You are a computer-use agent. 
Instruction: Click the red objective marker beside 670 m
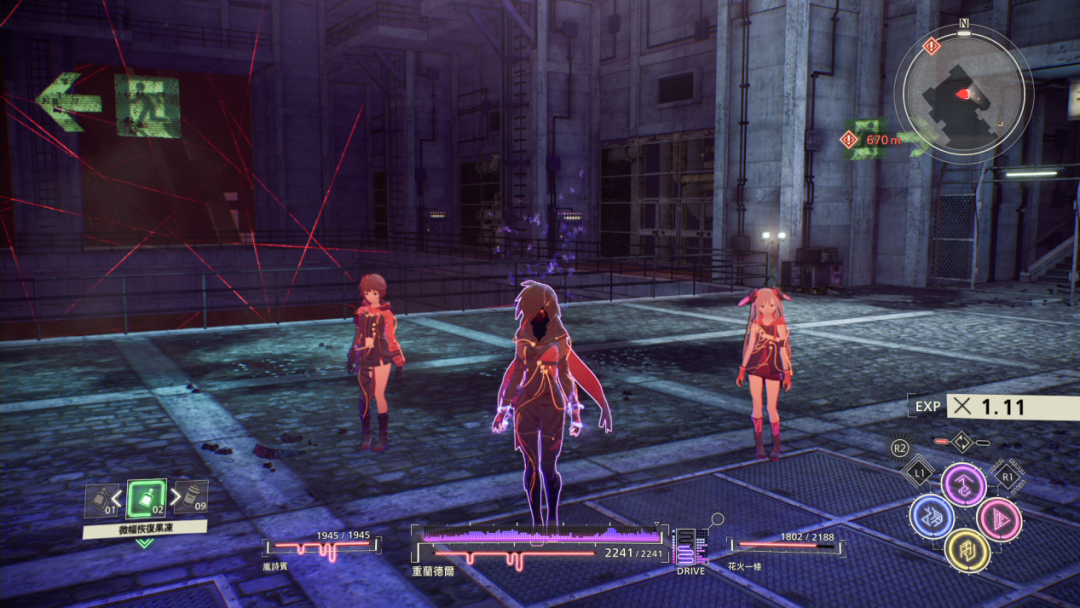852,140
